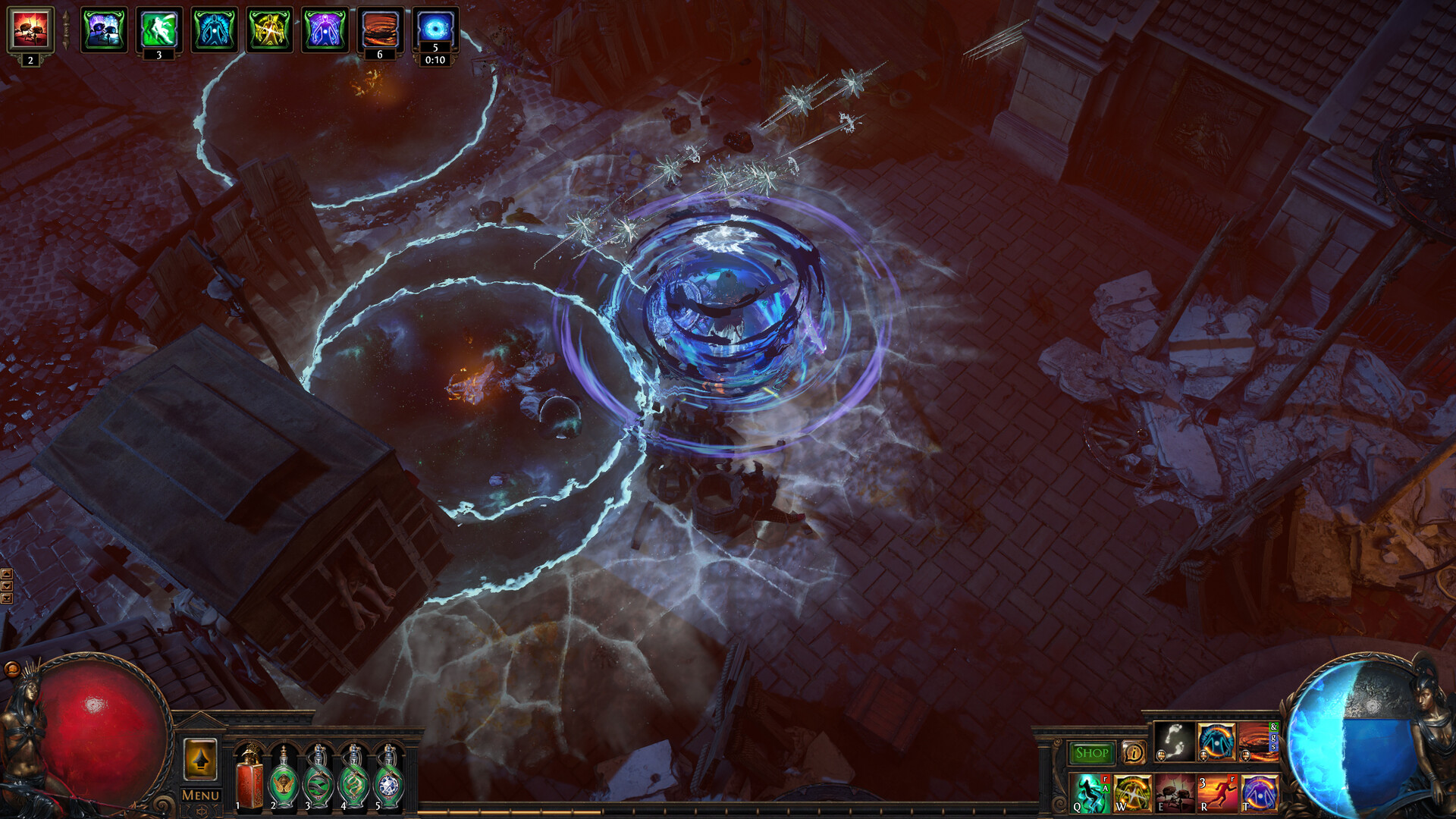Image resolution: width=1456 pixels, height=819 pixels.
Task: Trigger the E-slot insect summon skill
Action: tap(1174, 792)
